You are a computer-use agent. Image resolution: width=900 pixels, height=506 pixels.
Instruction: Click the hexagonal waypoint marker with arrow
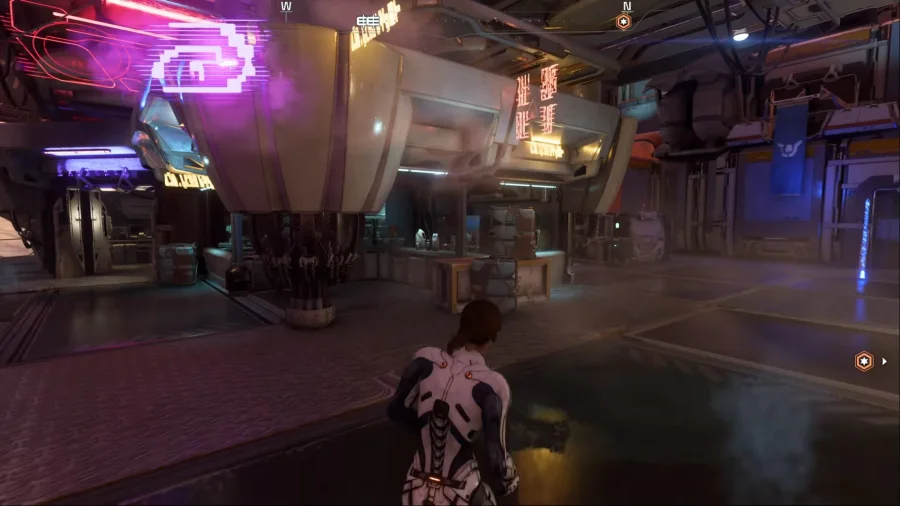(864, 361)
